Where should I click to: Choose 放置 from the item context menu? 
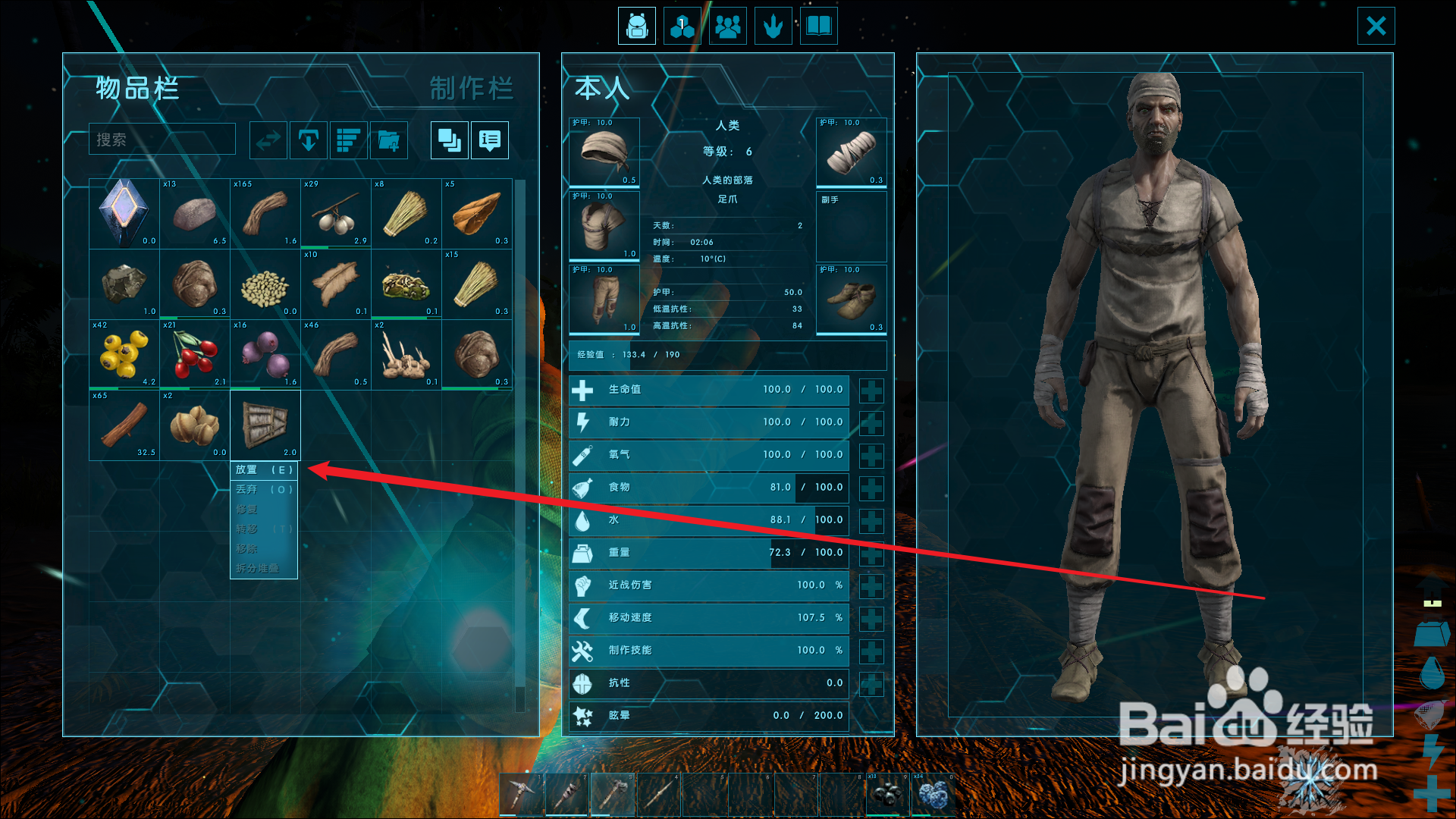point(264,470)
